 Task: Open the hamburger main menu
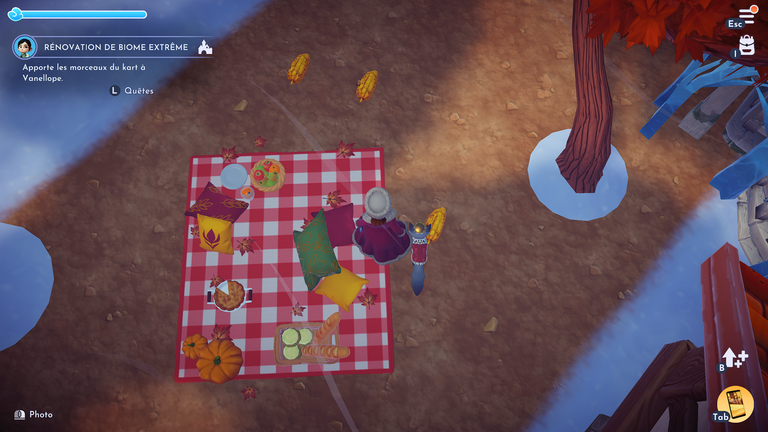point(747,14)
